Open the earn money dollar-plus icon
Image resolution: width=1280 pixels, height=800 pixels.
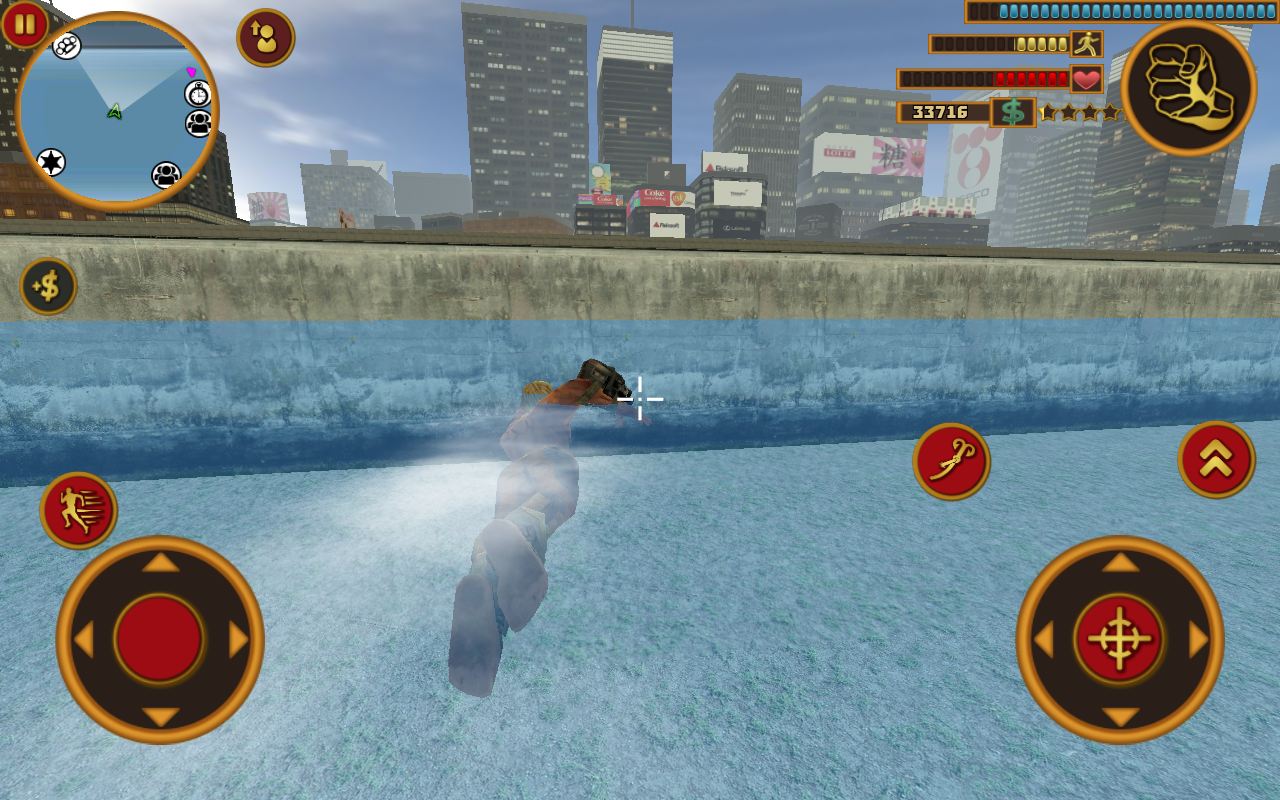(x=47, y=287)
